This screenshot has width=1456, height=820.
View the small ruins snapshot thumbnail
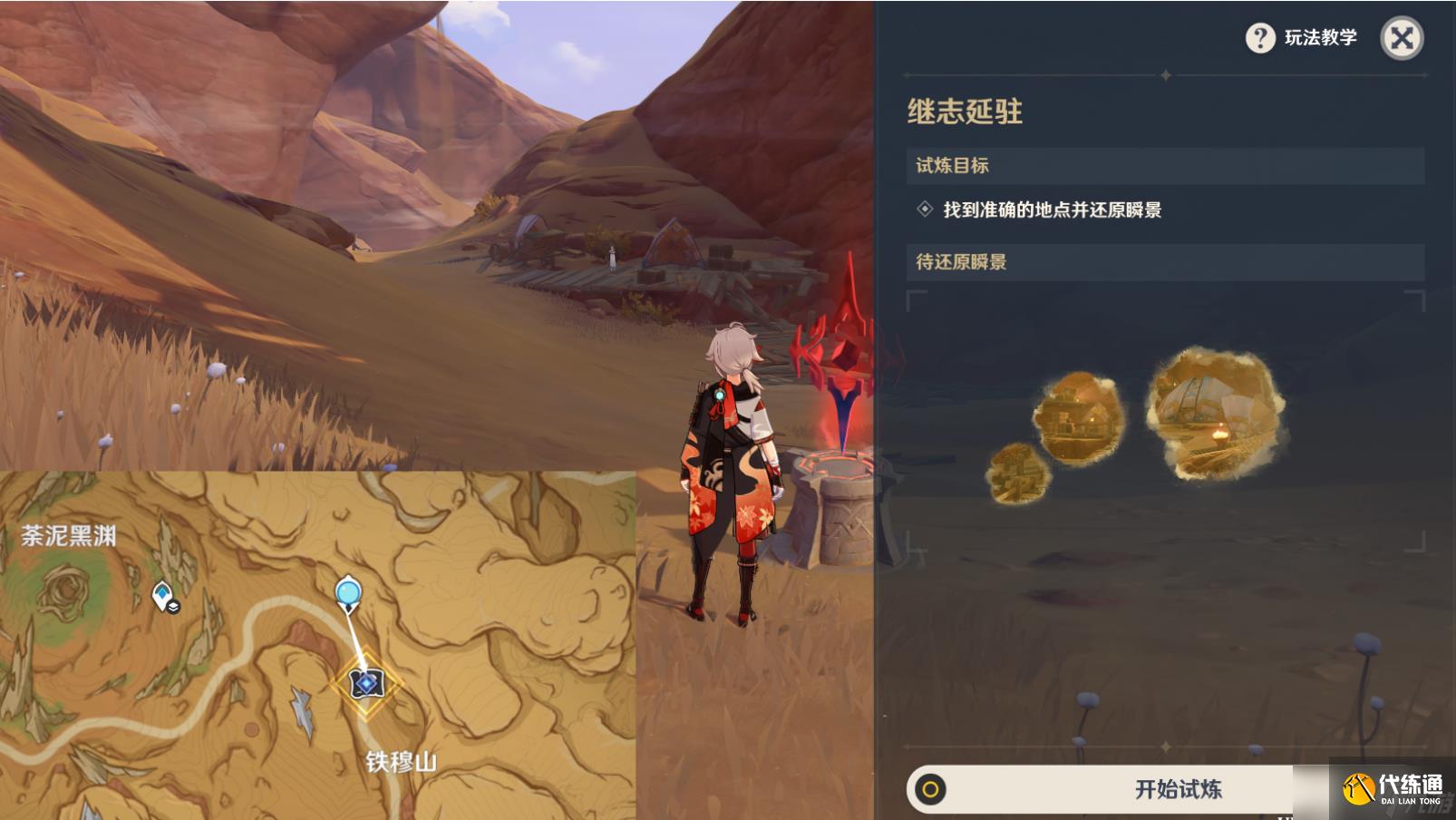[x=1017, y=473]
